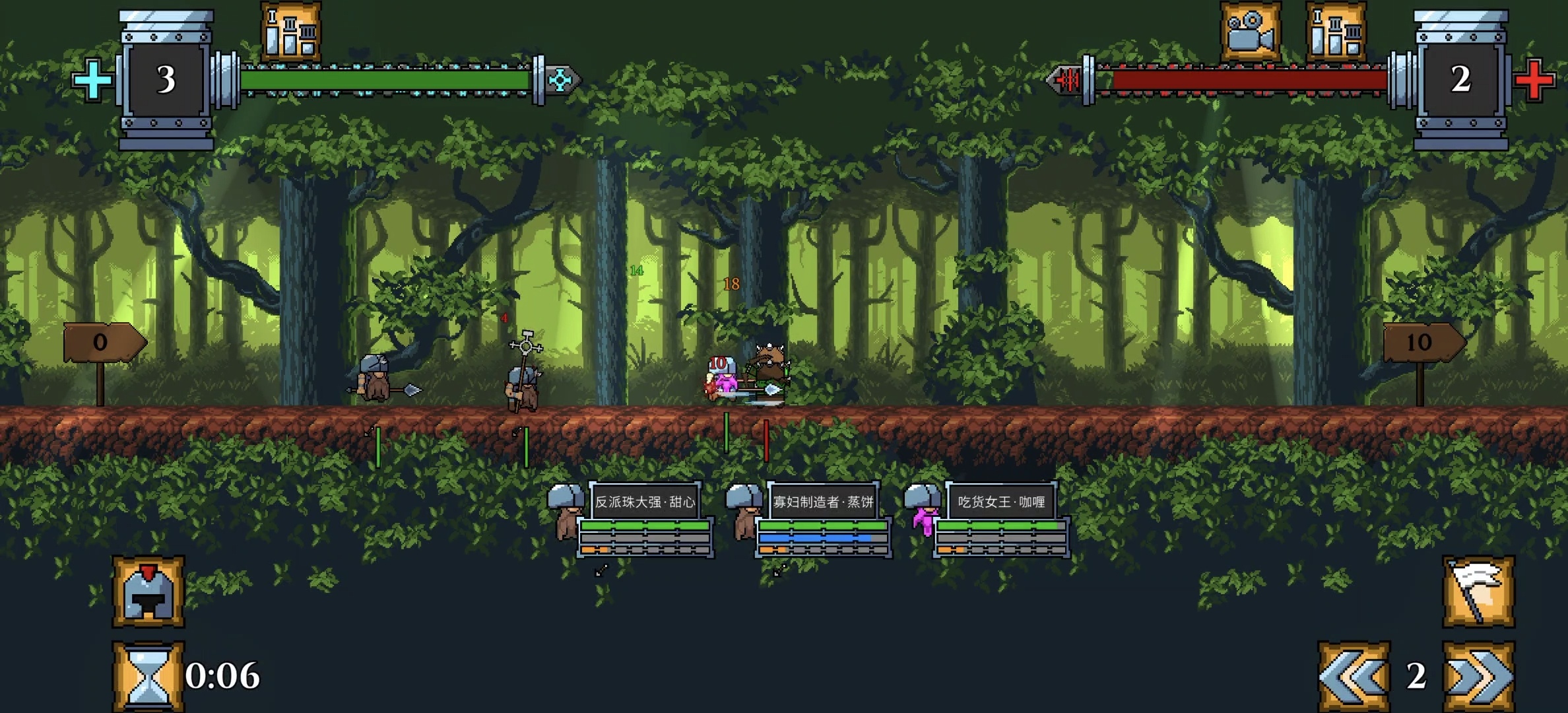Screen dimensions: 1568x713
Task: Surrender using the white flag button
Action: 1478,592
